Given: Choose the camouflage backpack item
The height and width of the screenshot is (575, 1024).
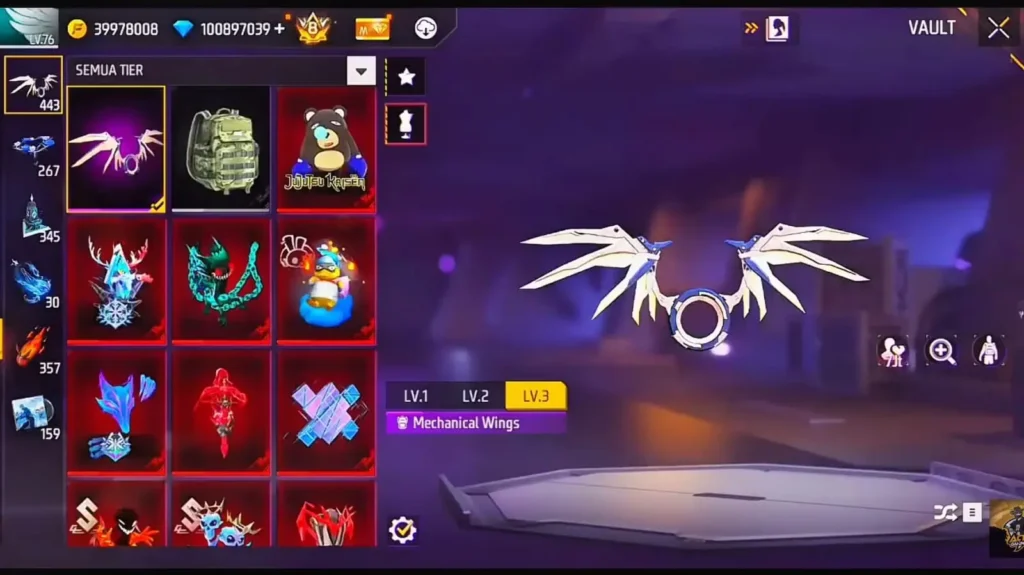Looking at the screenshot, I should click(x=221, y=148).
